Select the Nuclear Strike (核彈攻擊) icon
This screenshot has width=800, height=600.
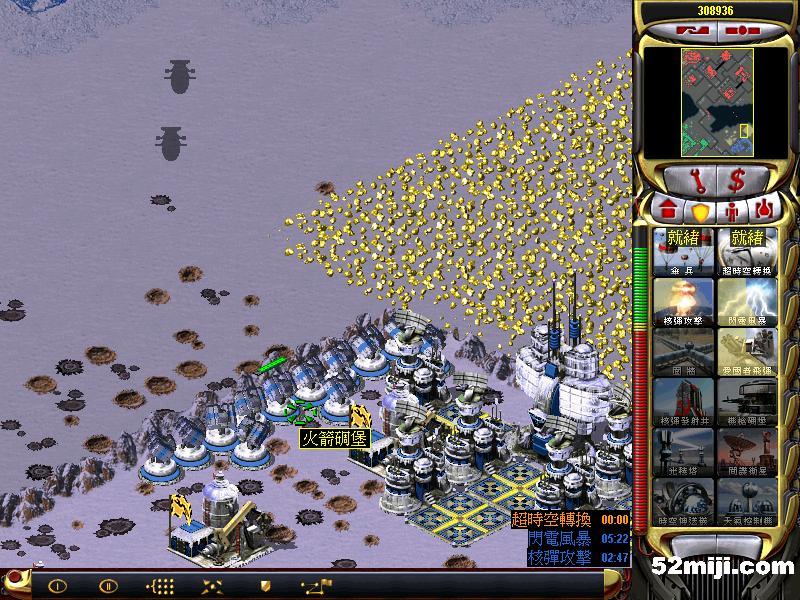(x=683, y=301)
